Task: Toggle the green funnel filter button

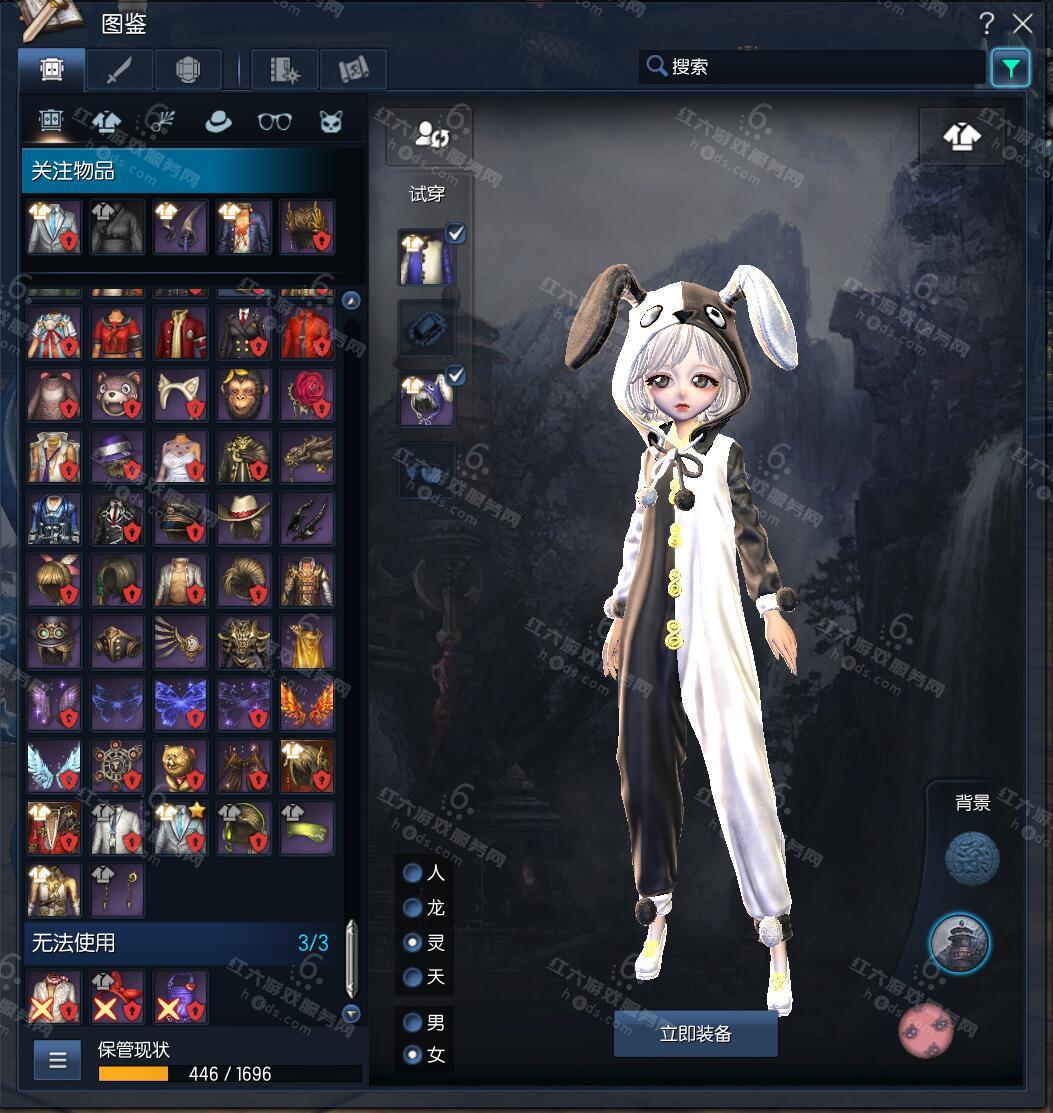Action: click(x=1010, y=68)
